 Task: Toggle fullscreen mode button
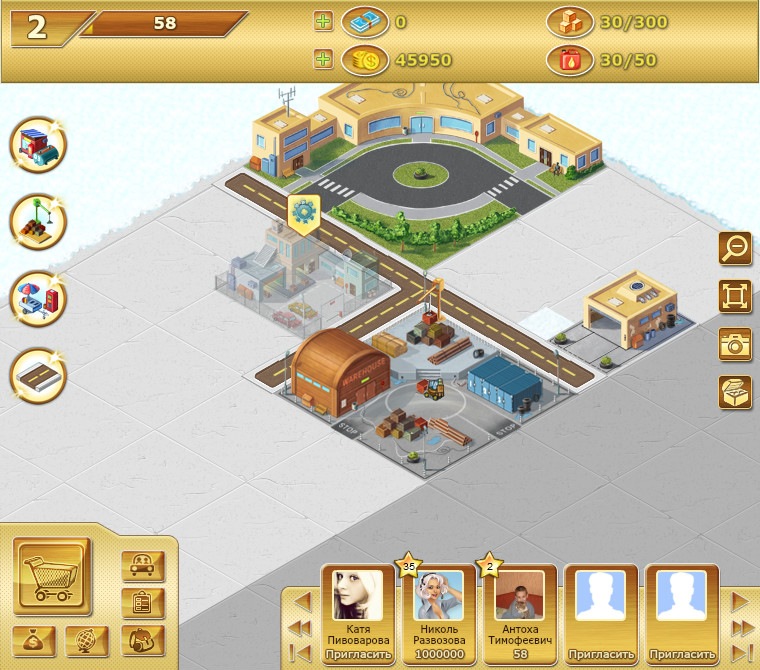(x=735, y=295)
